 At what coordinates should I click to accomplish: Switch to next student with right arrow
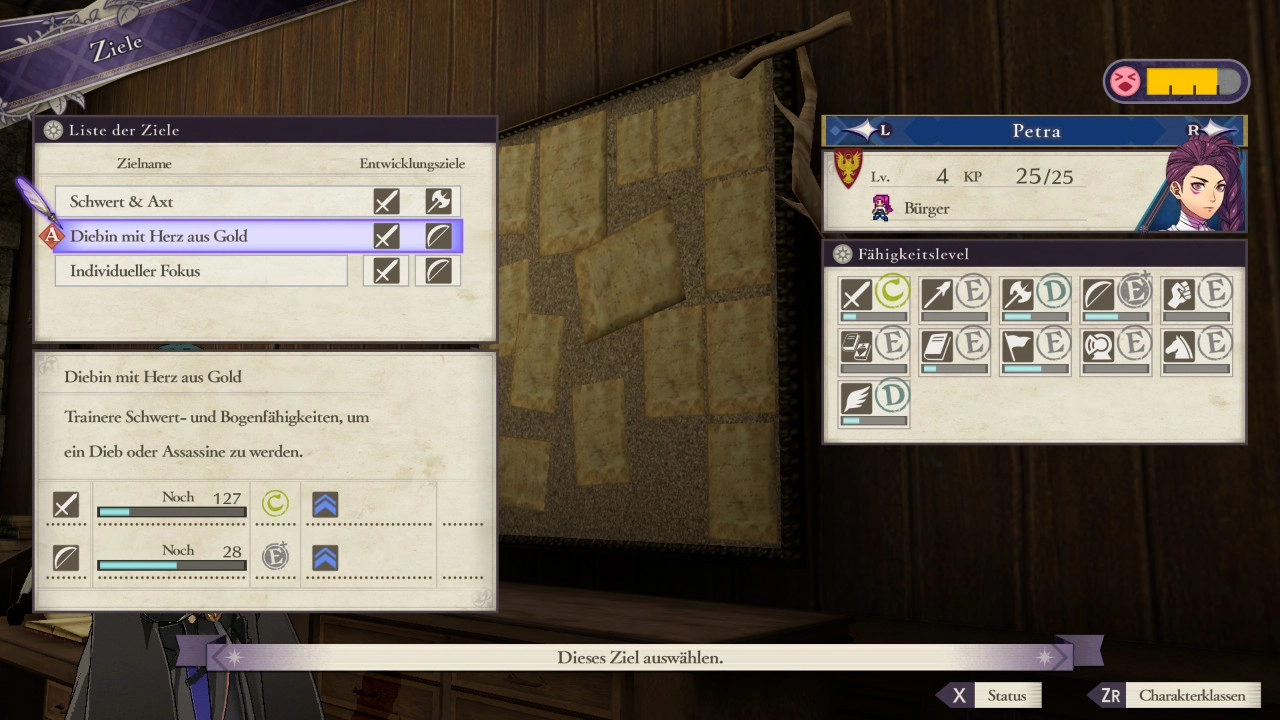point(1205,131)
